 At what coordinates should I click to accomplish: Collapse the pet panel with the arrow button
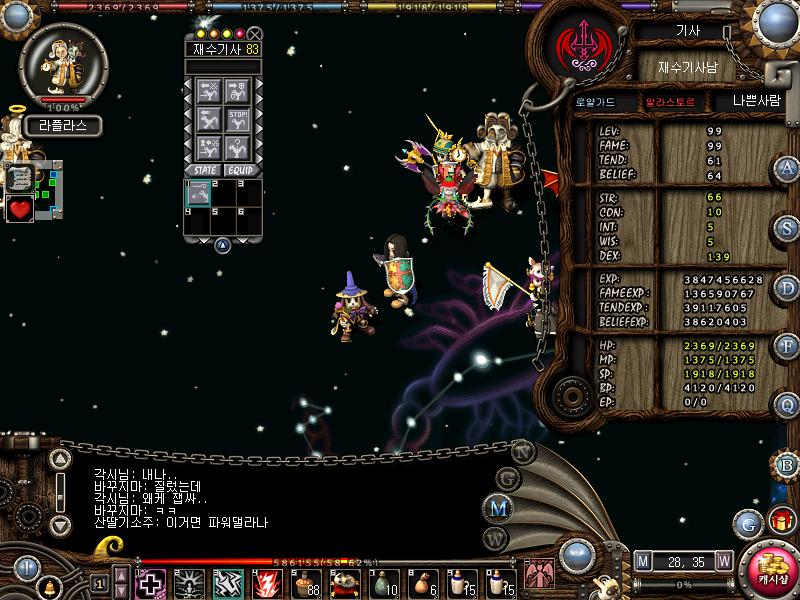pos(222,244)
